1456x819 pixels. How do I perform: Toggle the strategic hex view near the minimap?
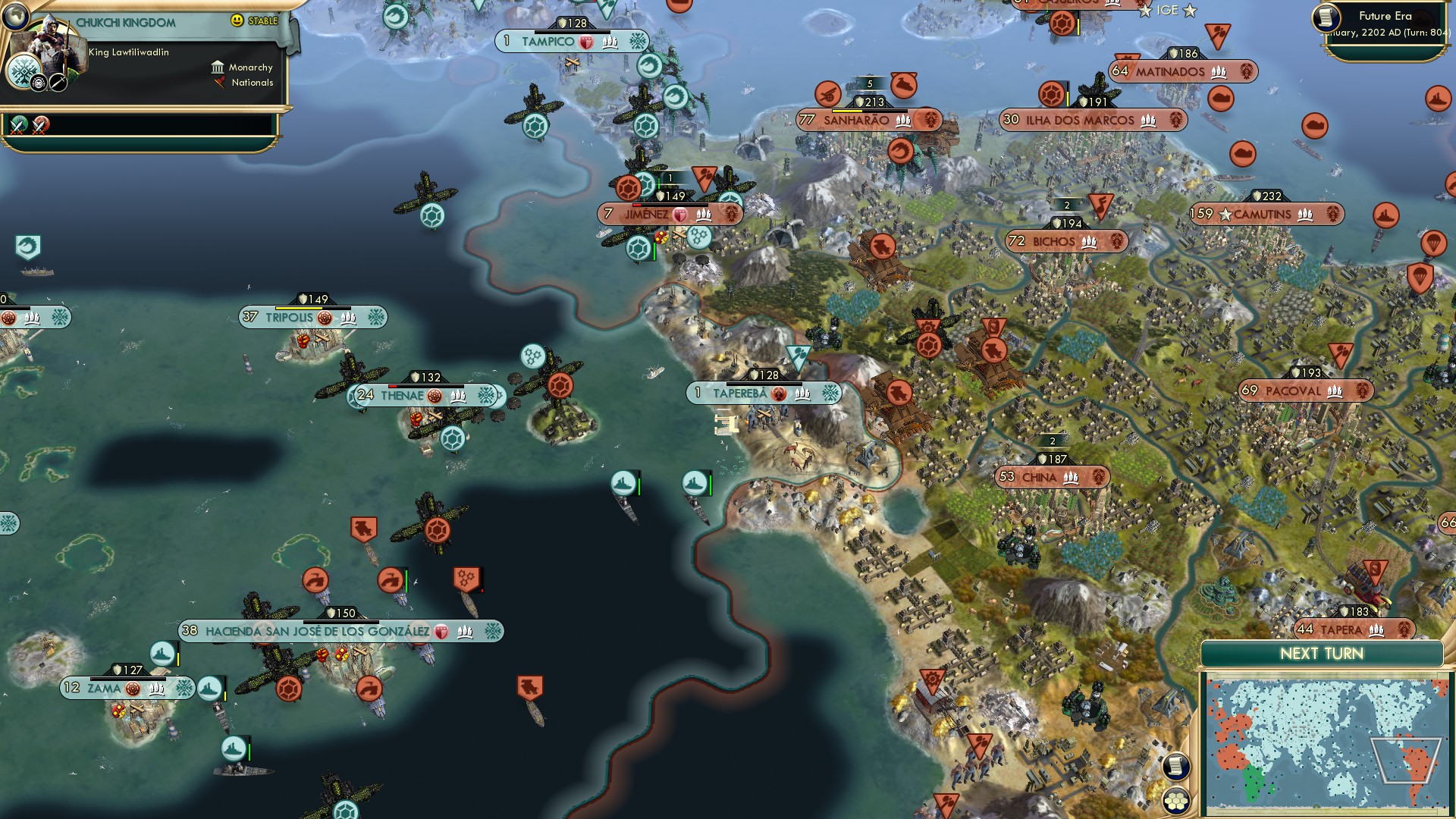[1176, 801]
